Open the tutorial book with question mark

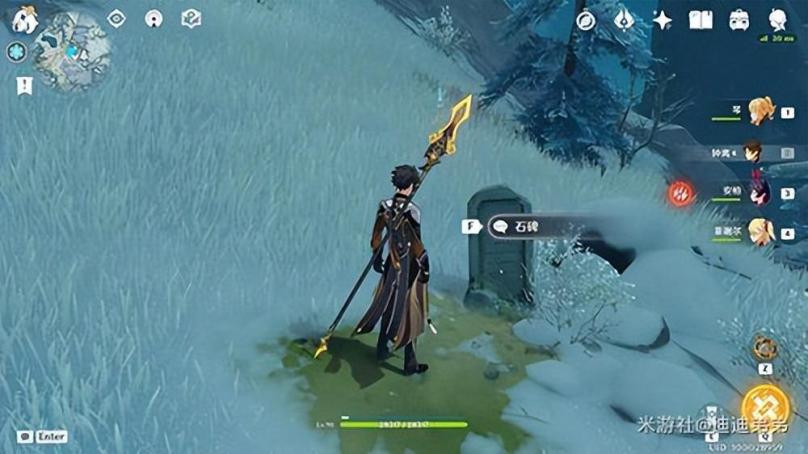click(x=191, y=18)
